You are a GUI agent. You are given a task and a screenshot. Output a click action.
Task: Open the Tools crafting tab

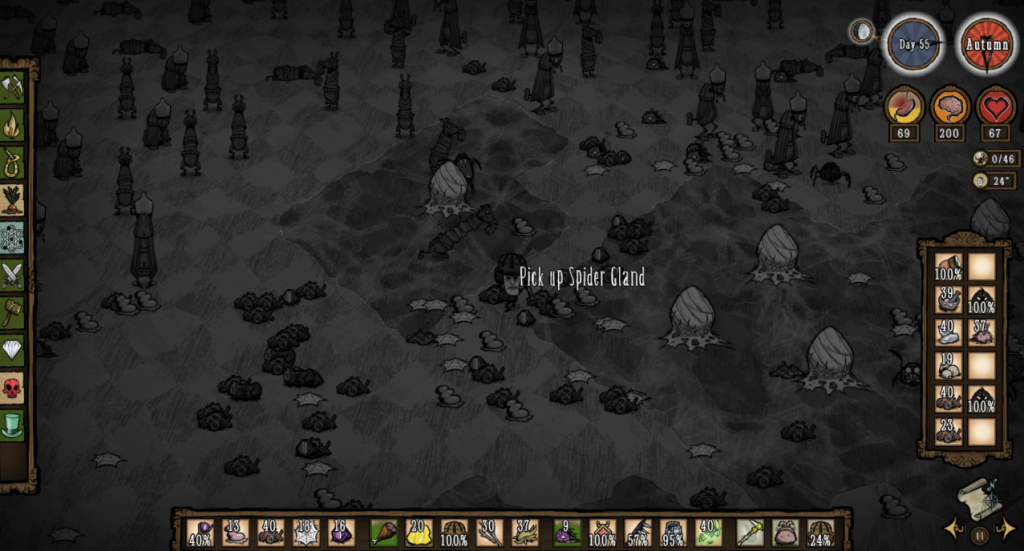[13, 86]
